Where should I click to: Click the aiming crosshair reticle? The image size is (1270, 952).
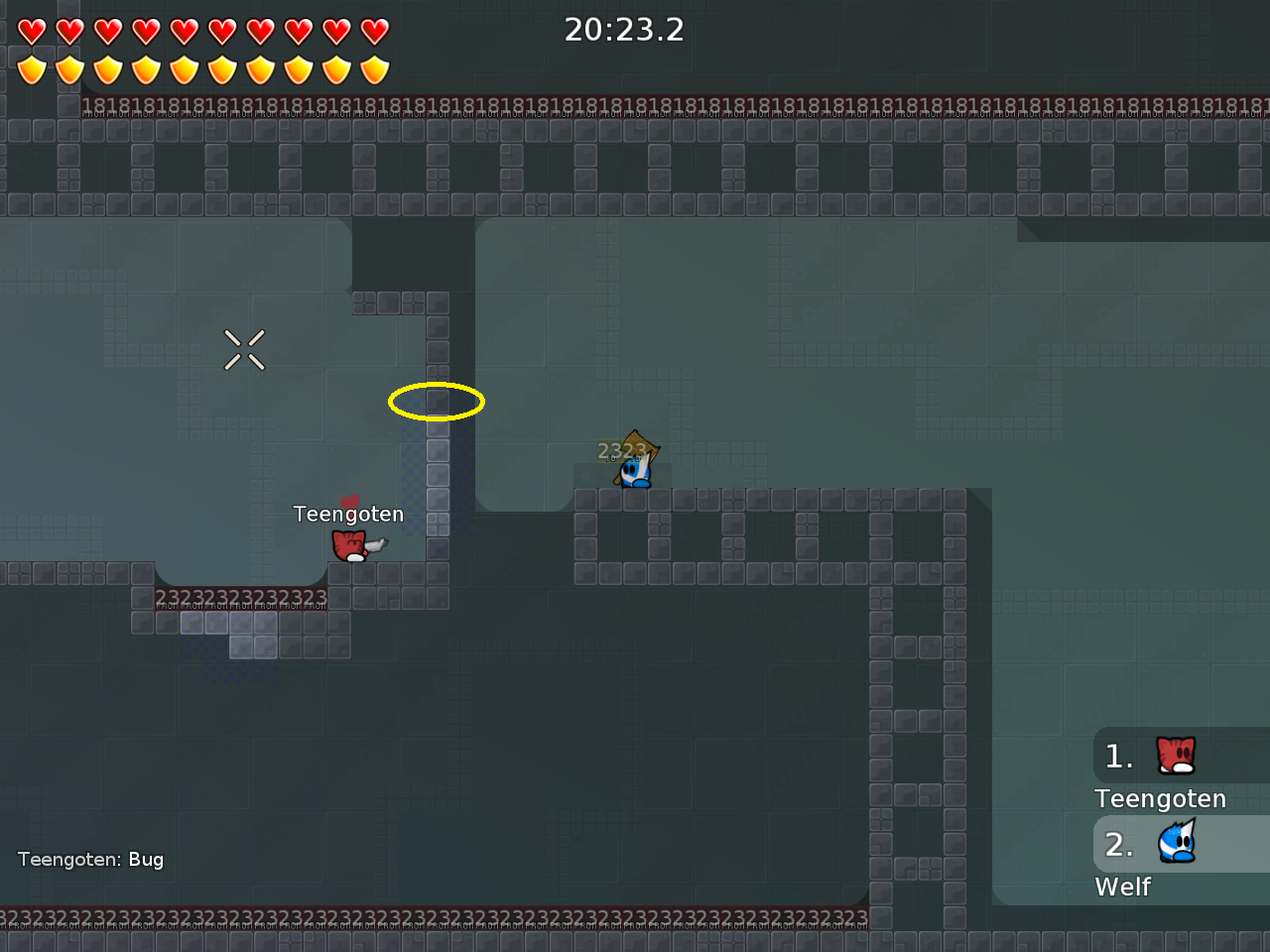244,348
